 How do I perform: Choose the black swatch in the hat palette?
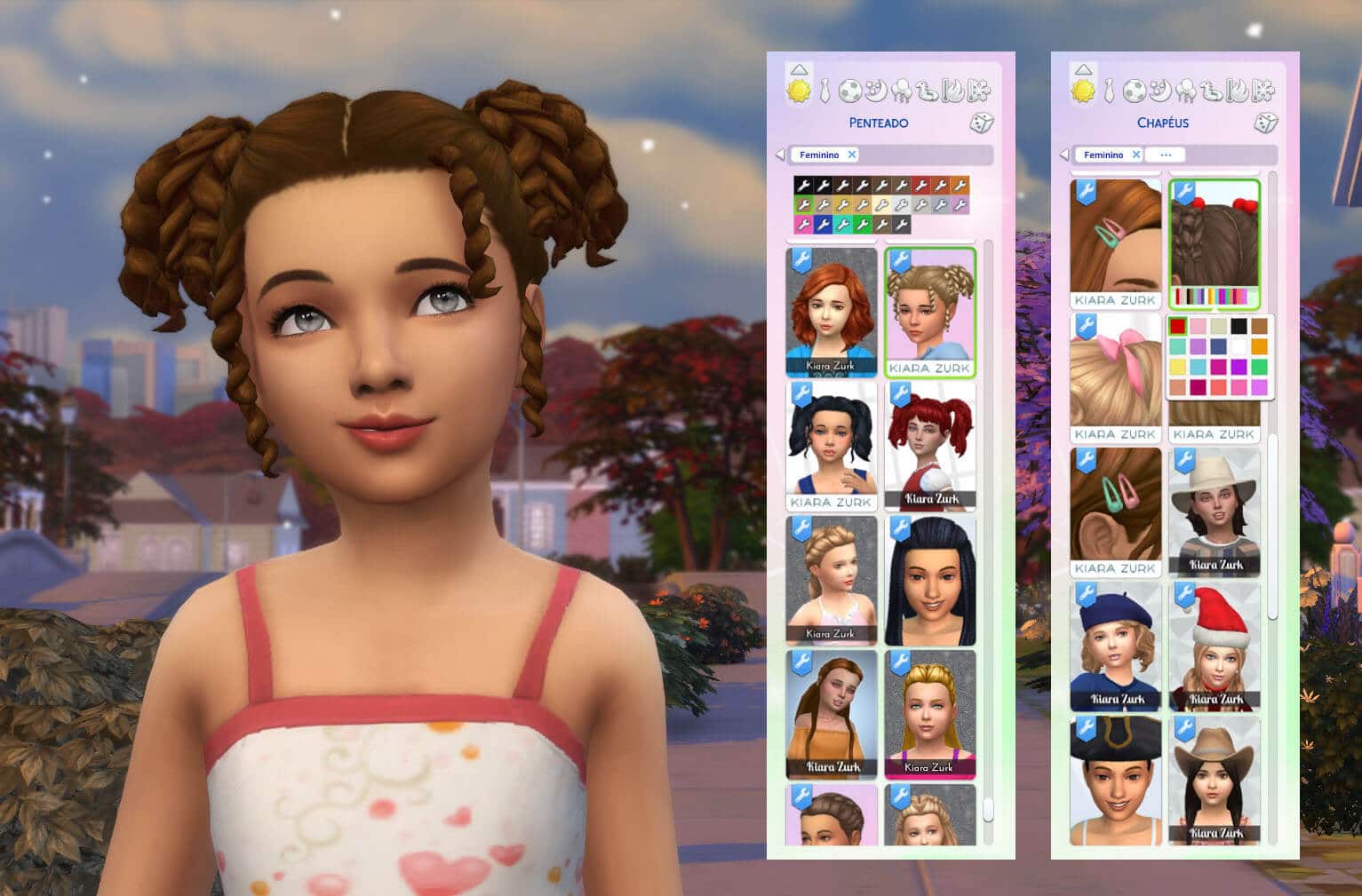(1239, 326)
